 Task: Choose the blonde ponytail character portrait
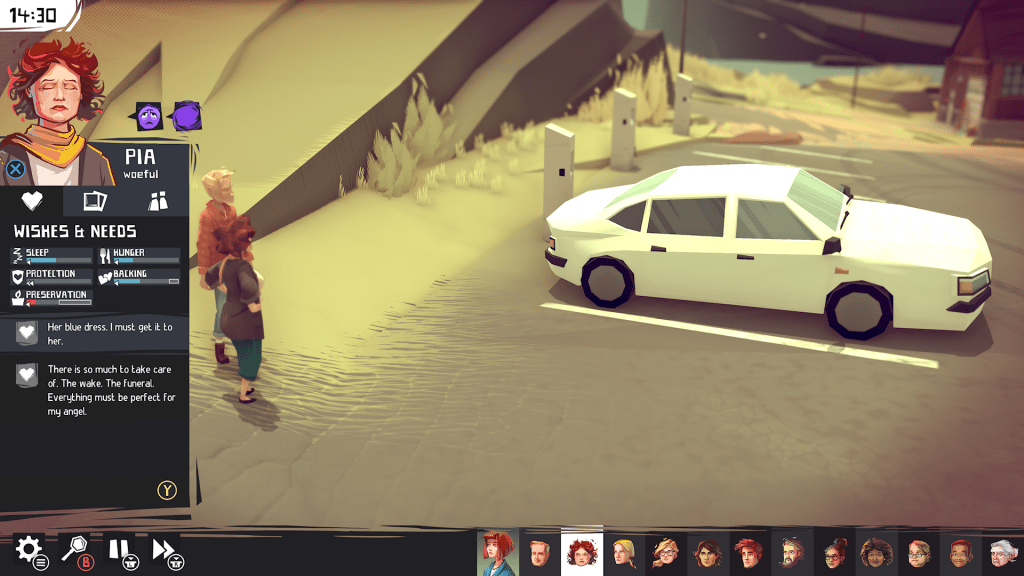coord(624,552)
